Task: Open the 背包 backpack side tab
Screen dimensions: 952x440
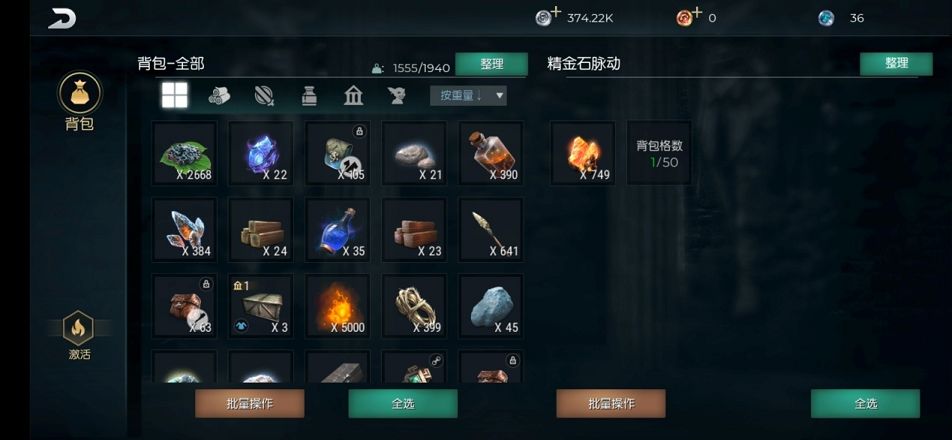Action: 79,102
